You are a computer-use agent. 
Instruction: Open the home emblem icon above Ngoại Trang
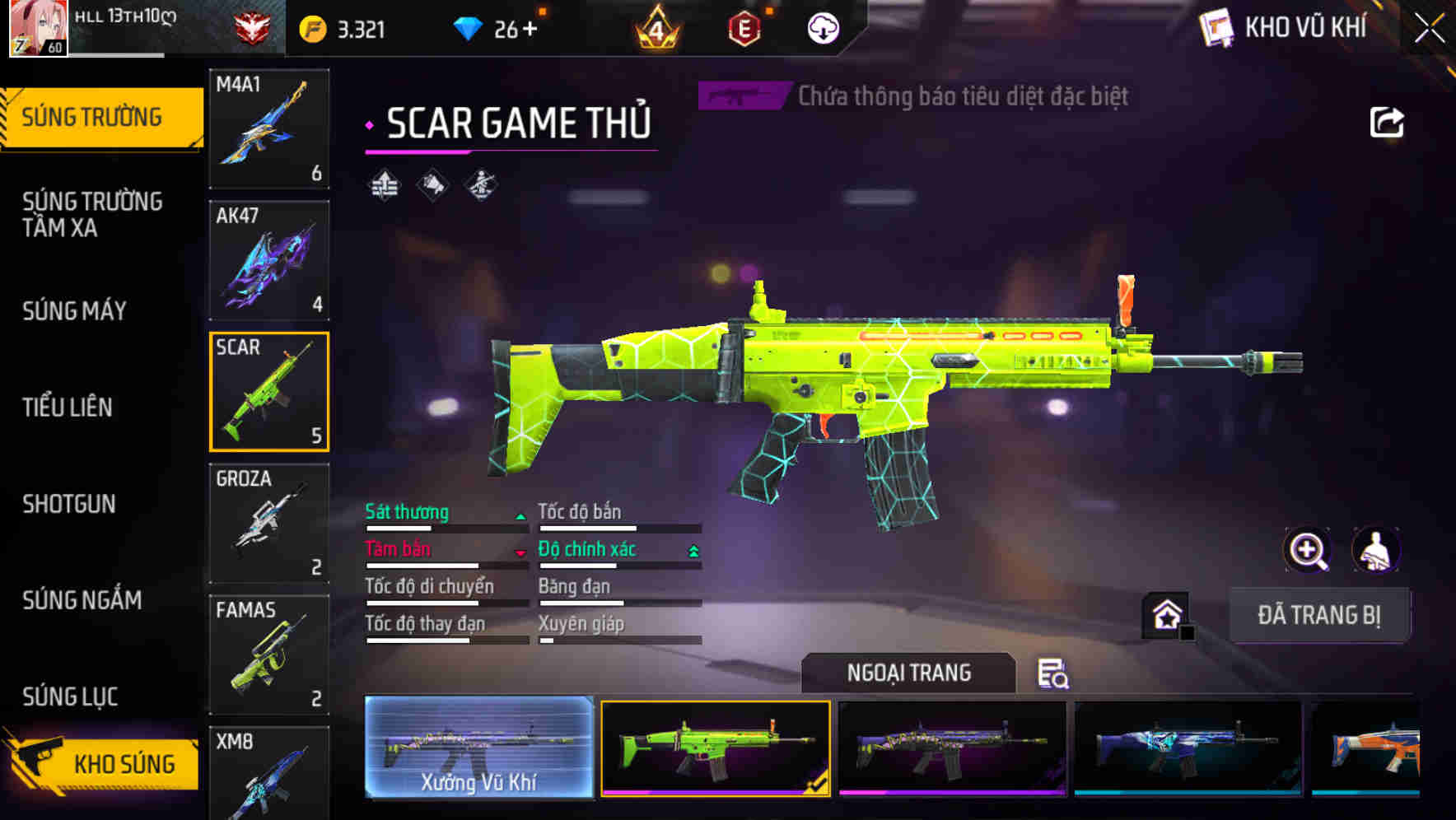click(x=1166, y=613)
